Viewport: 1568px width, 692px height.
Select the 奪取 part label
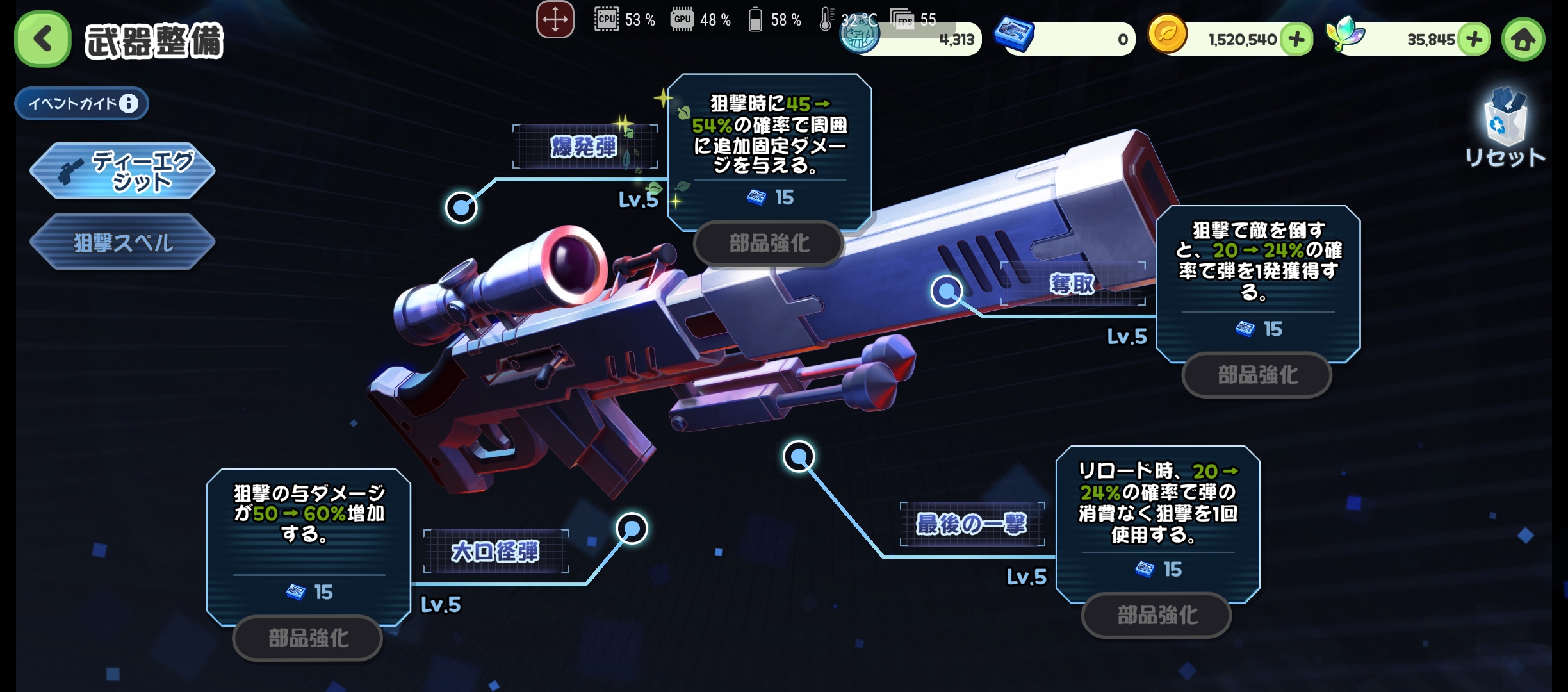(x=1072, y=283)
